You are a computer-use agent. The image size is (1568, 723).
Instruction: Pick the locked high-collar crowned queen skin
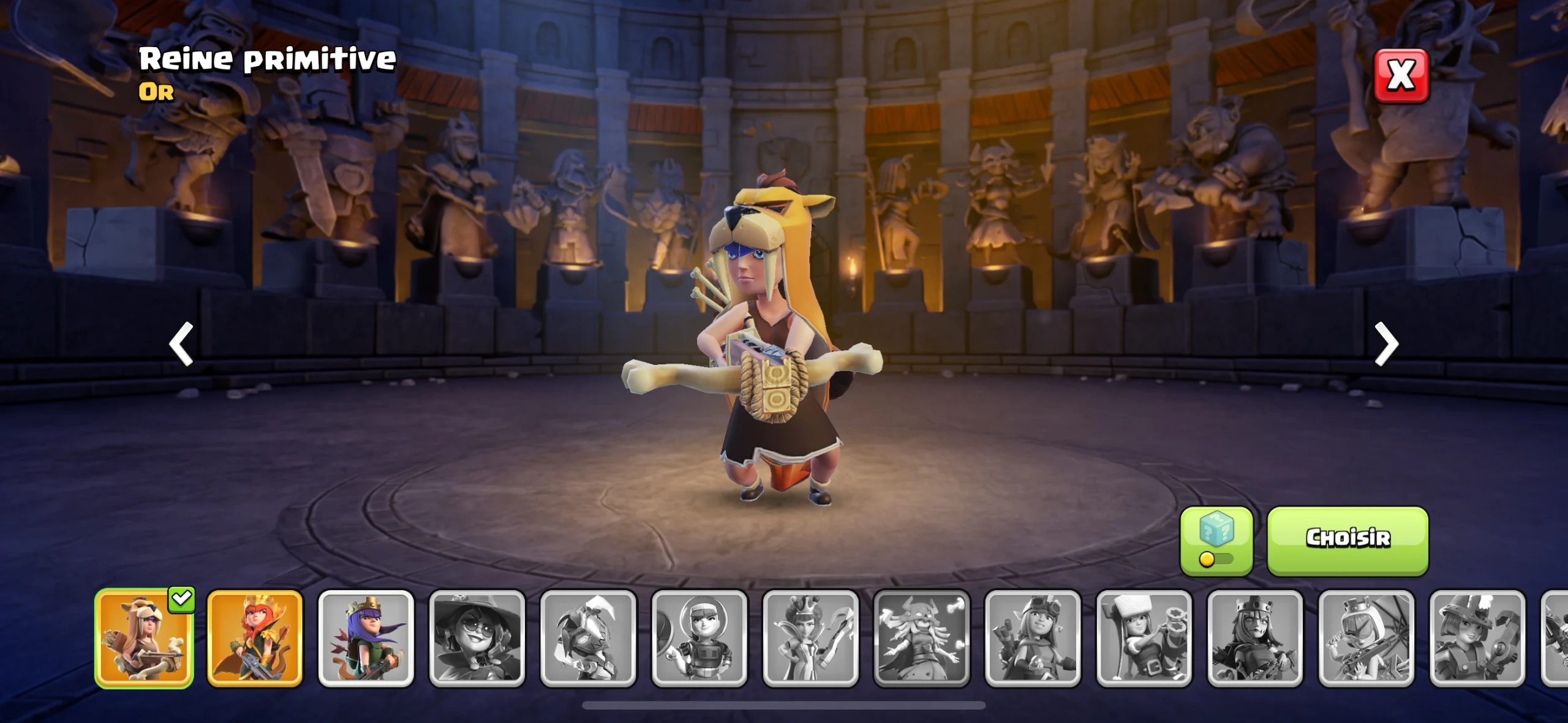point(811,638)
